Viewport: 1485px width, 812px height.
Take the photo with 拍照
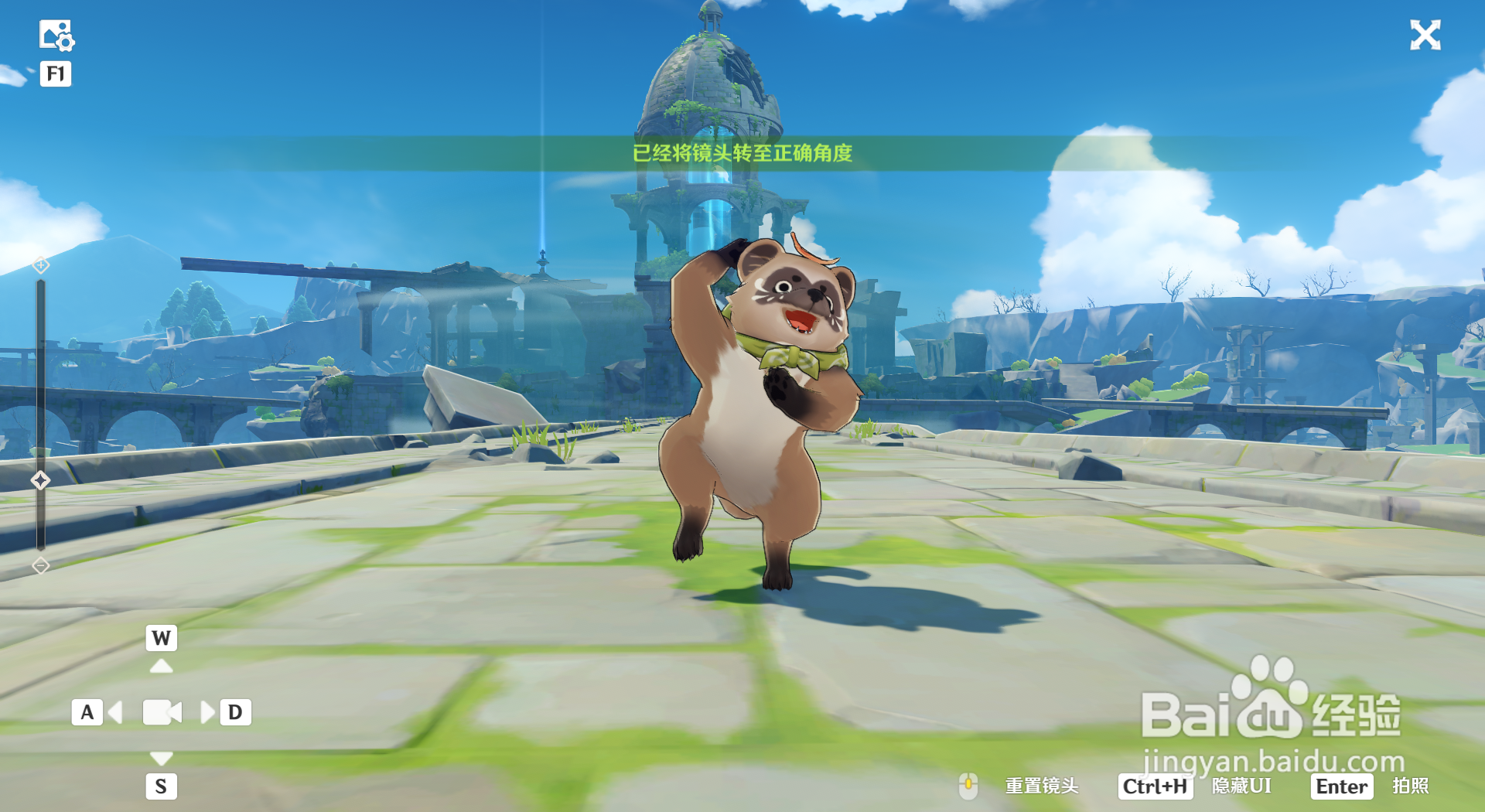(x=1410, y=786)
